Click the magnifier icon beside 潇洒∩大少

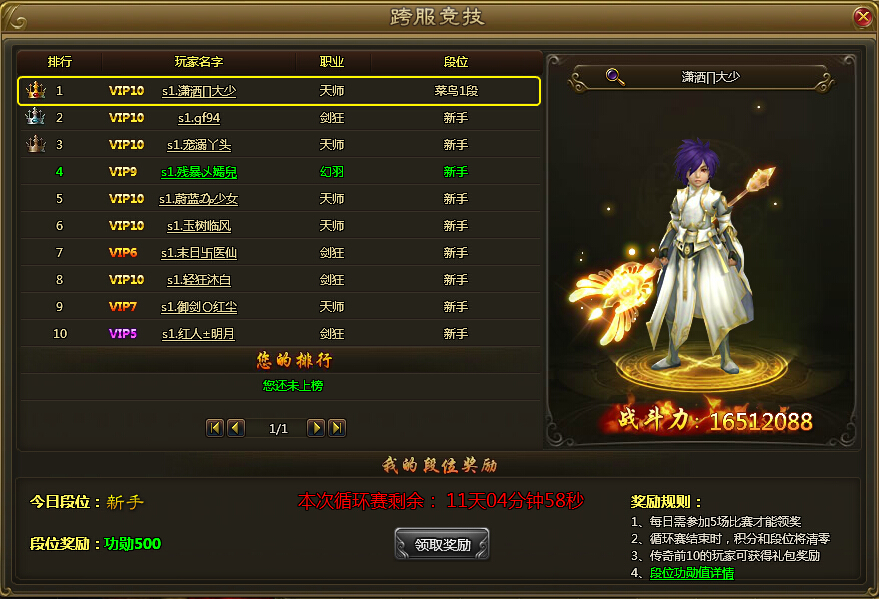point(615,76)
